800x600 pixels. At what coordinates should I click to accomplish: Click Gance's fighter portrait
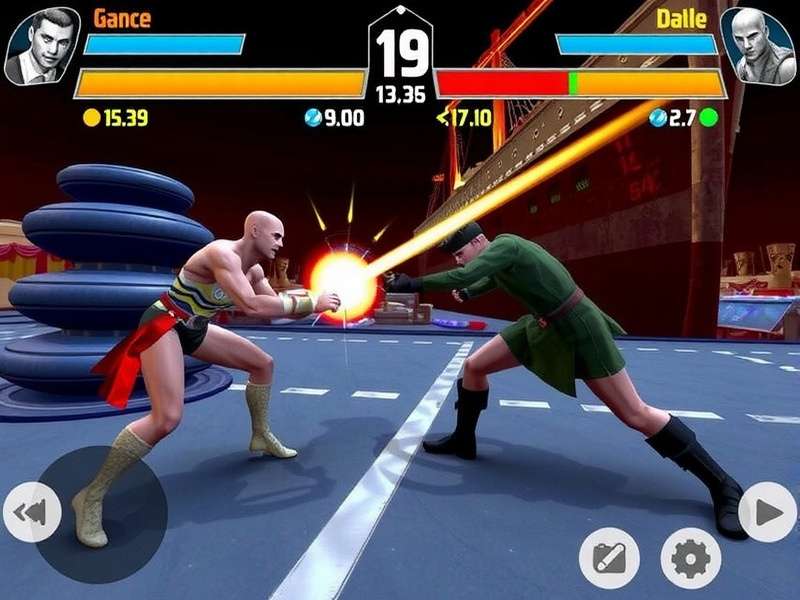[42, 45]
